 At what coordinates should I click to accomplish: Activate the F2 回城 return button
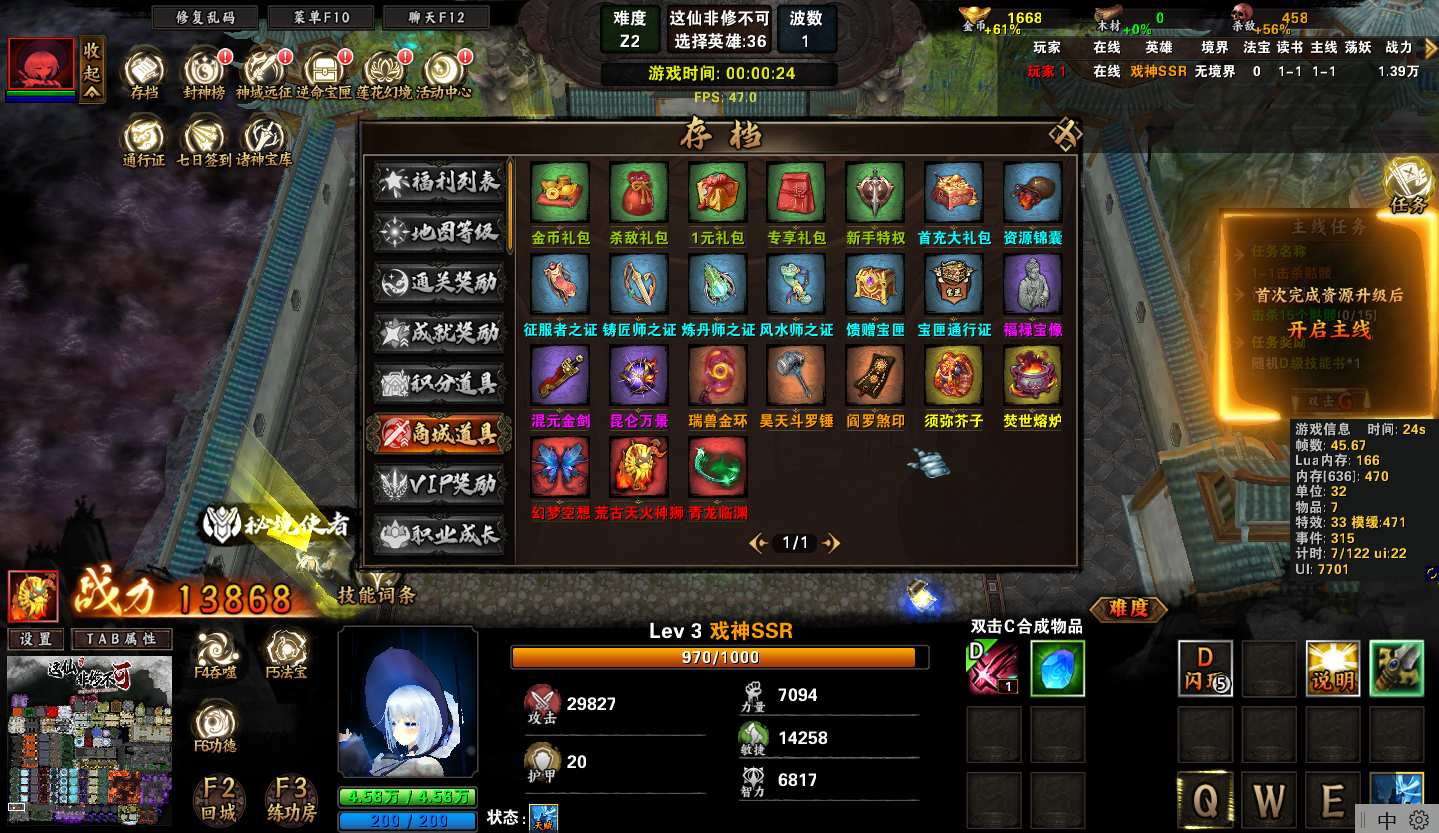pyautogui.click(x=219, y=800)
